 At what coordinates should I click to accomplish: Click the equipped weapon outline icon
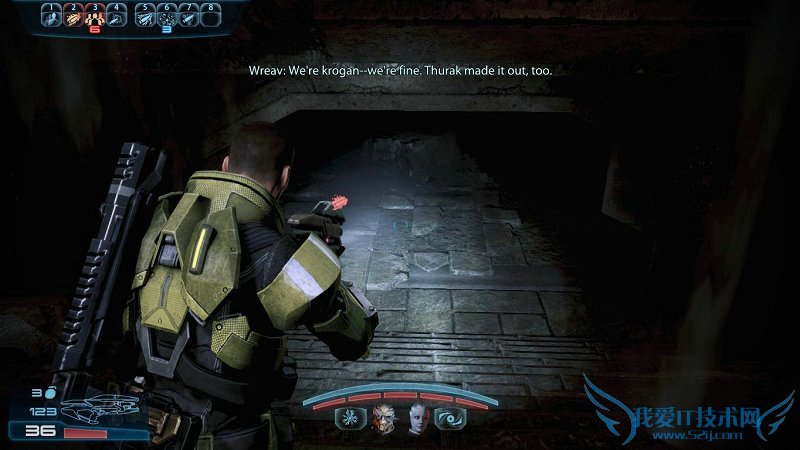[102, 410]
